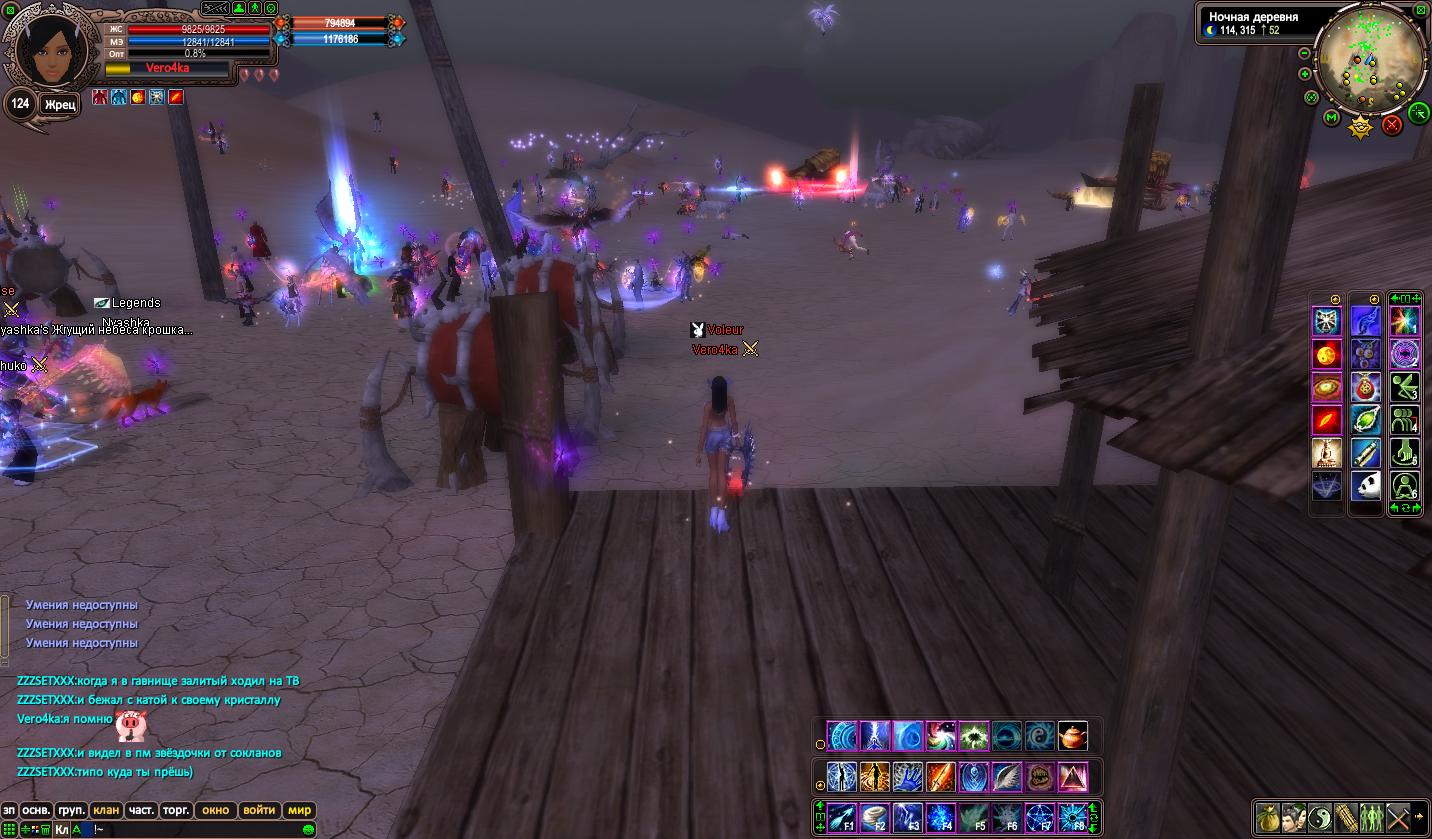
Task: Toggle the red crossed swords PvP button
Action: (x=1391, y=125)
